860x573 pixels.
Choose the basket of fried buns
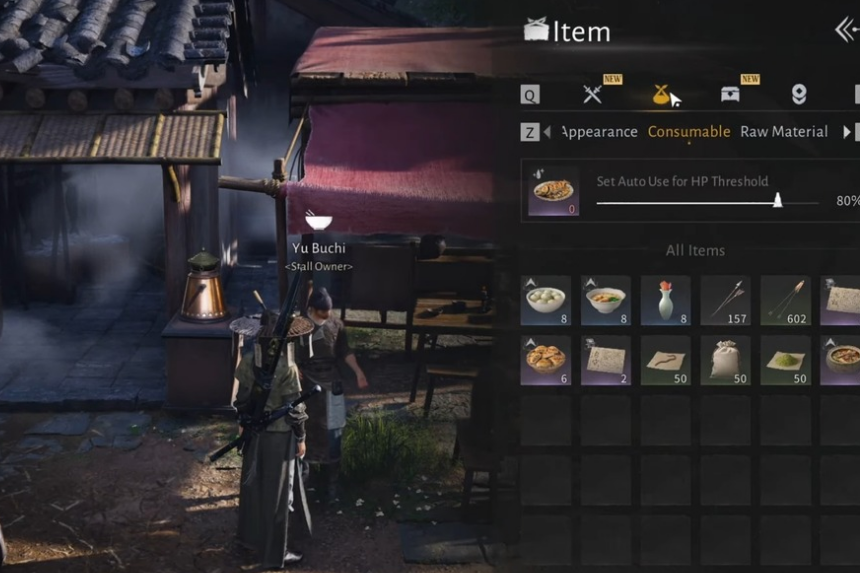coord(546,360)
